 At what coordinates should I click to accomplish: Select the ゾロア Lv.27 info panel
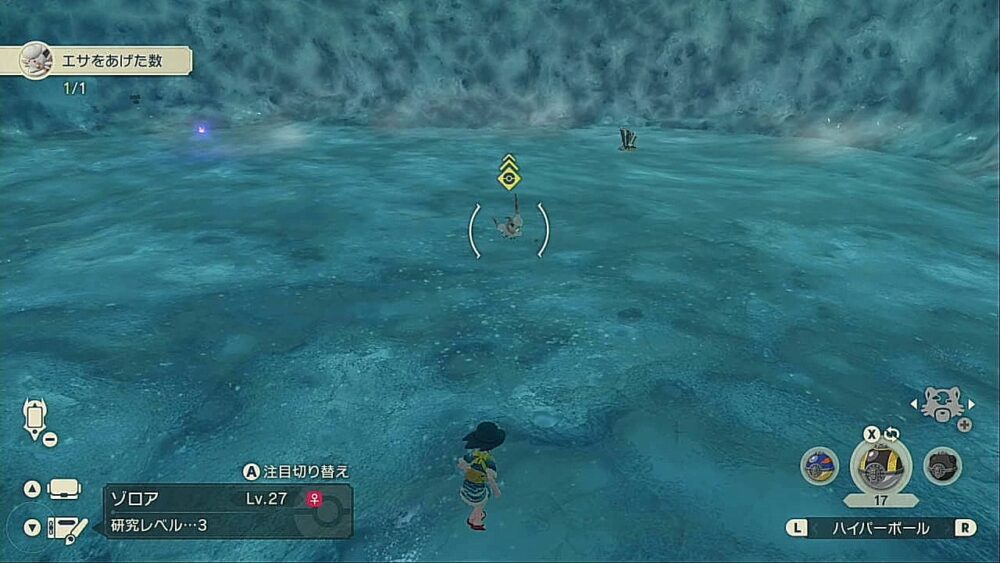(x=228, y=510)
